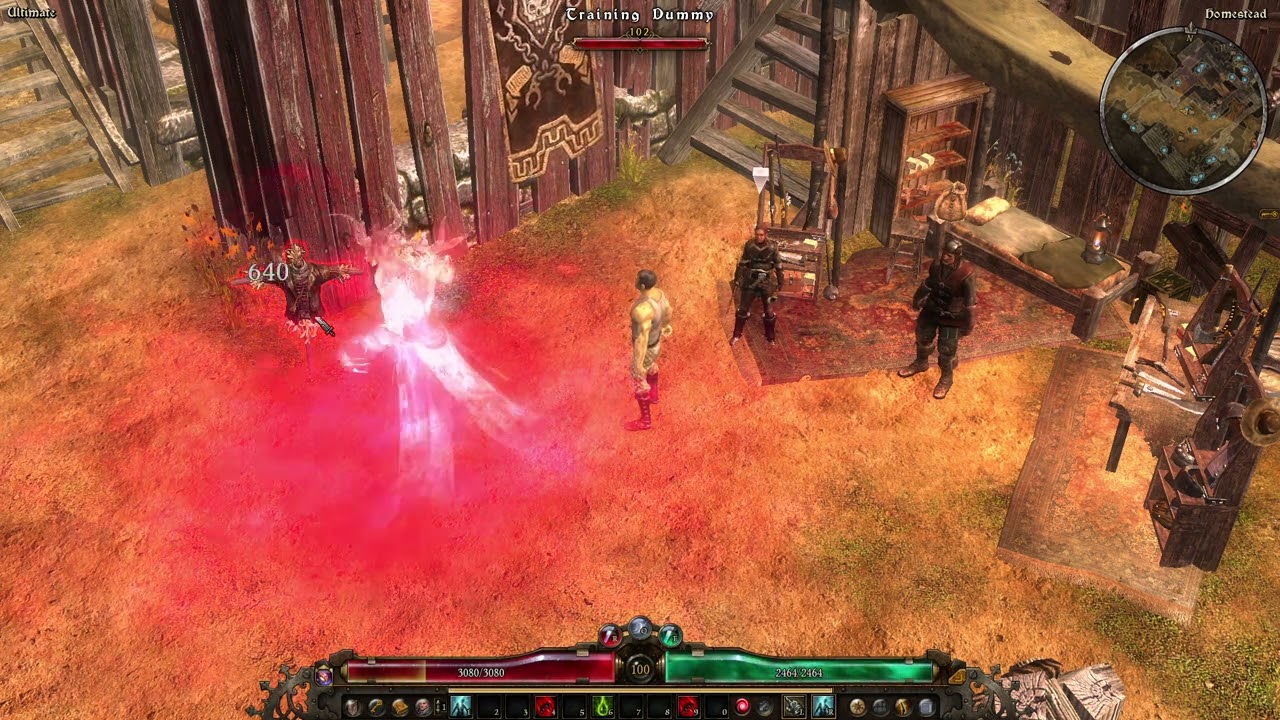This screenshot has width=1280, height=720.
Task: Click the small gold button below the minimap
Action: 1270,213
